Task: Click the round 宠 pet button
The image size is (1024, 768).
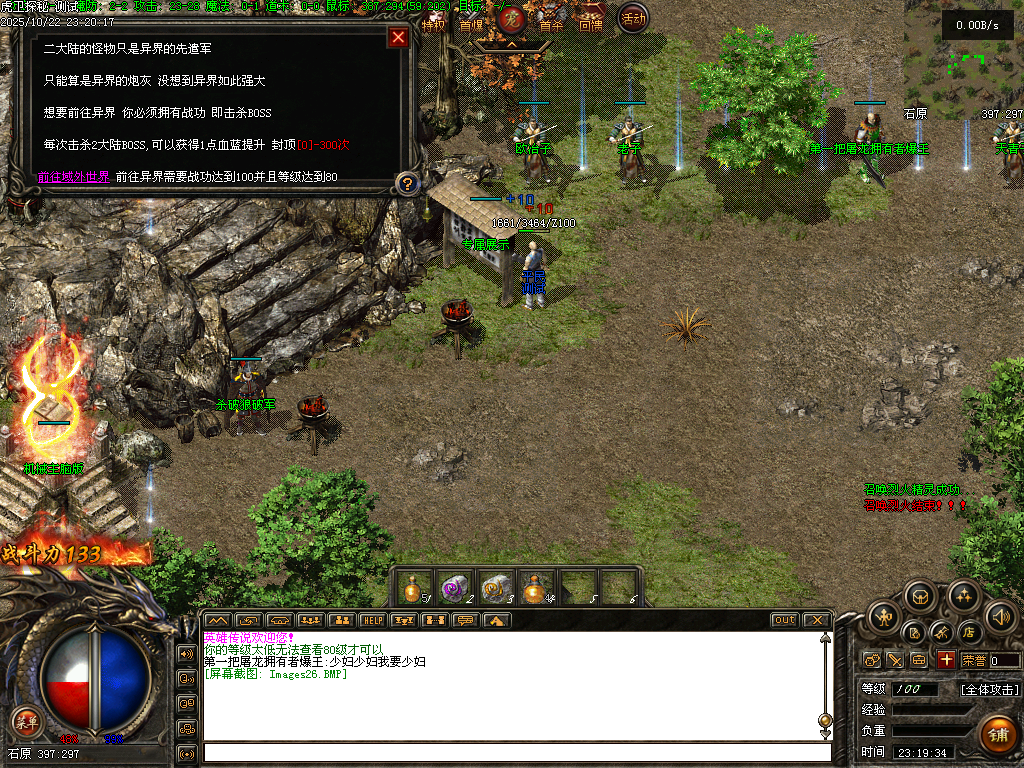Action: tap(511, 18)
